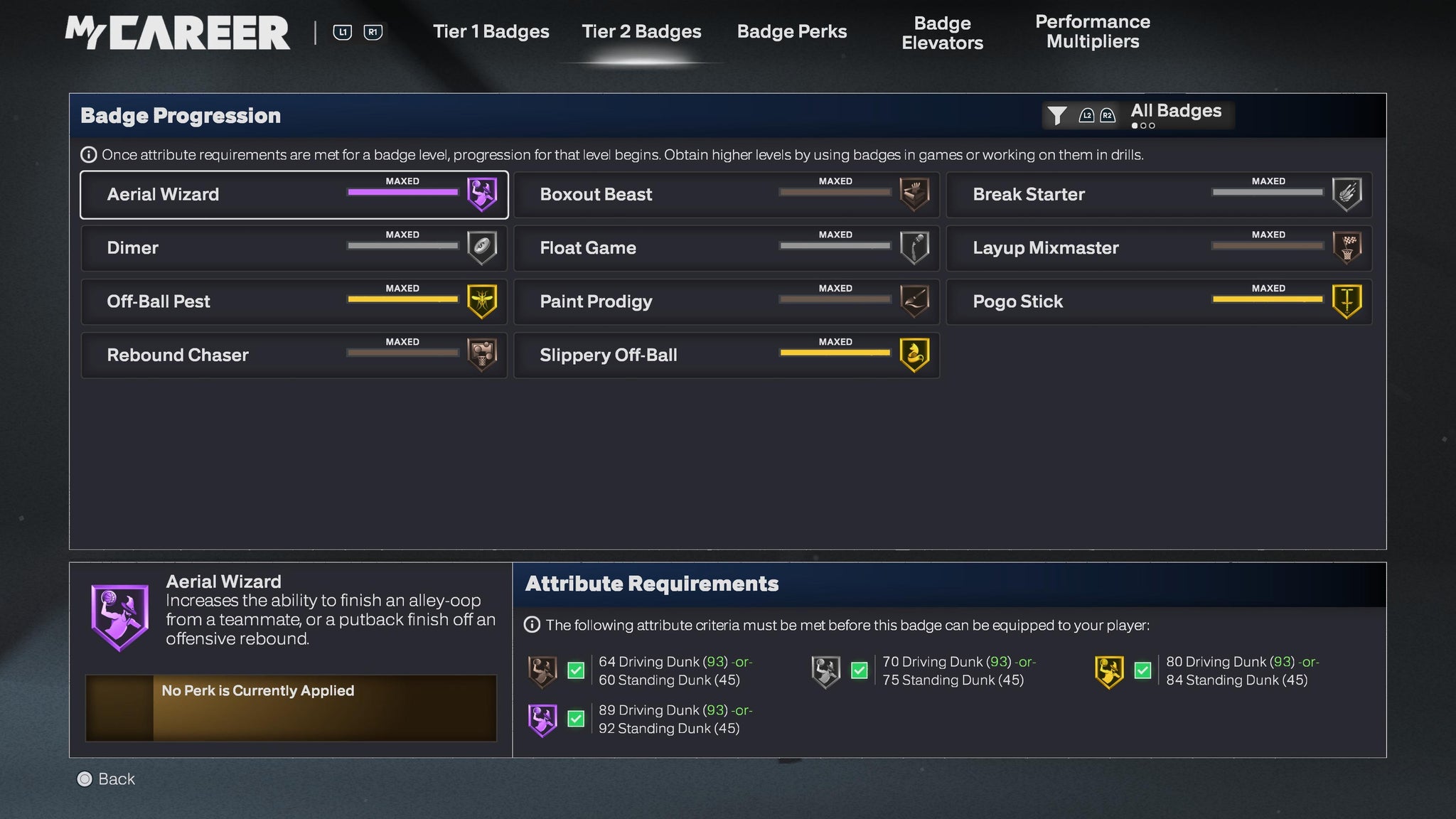Image resolution: width=1456 pixels, height=819 pixels.
Task: Choose the Slippery Off-Ball badge
Action: (x=726, y=355)
